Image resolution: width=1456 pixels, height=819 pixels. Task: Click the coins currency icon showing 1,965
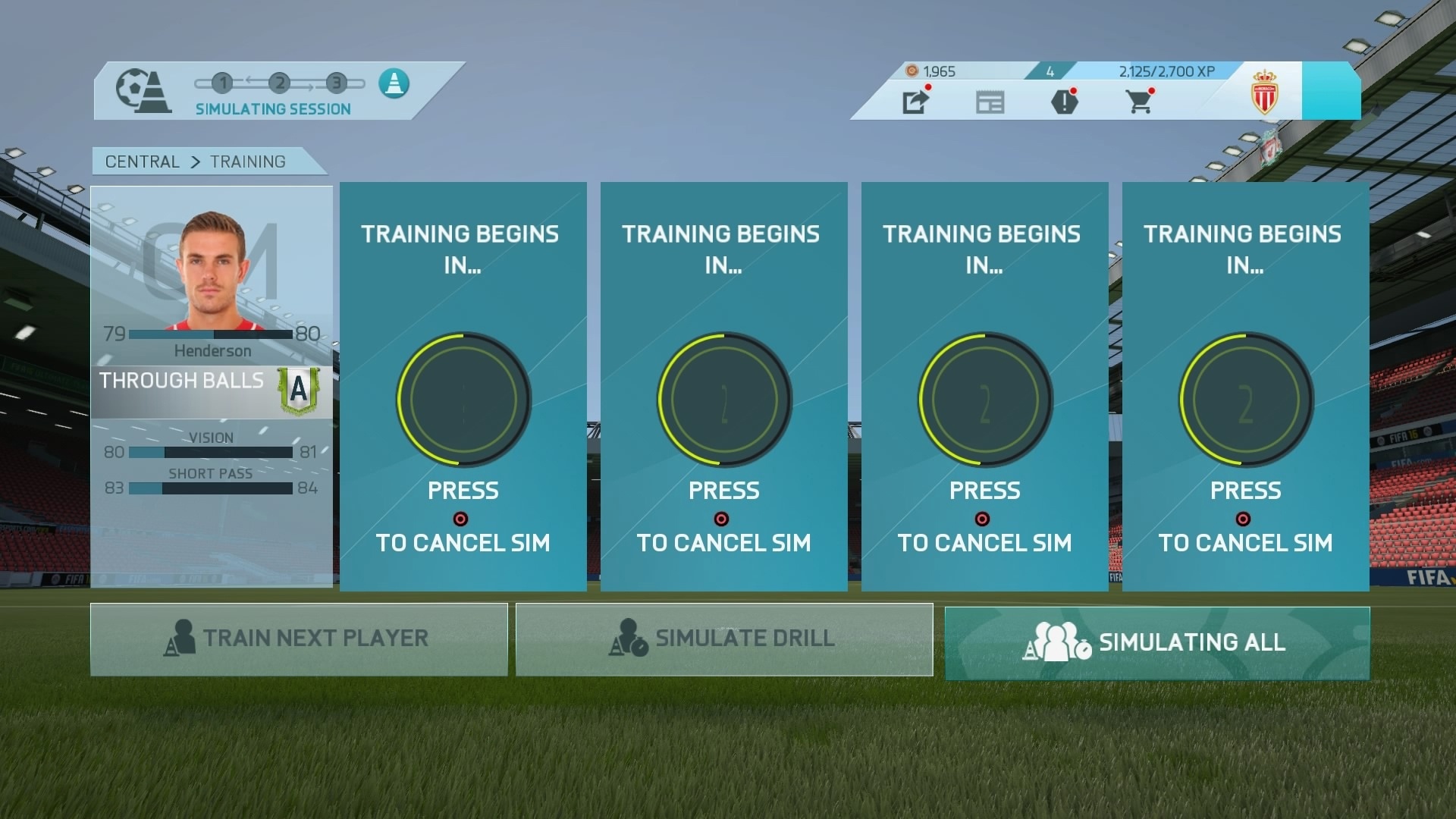pos(912,71)
